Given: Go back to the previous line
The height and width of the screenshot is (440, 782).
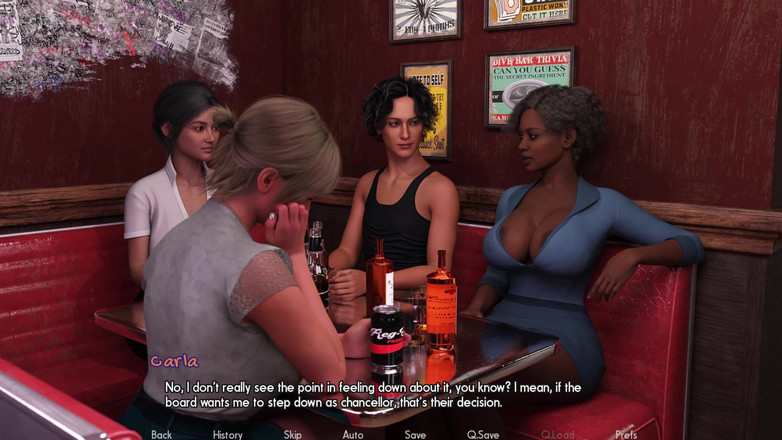Looking at the screenshot, I should 161,434.
